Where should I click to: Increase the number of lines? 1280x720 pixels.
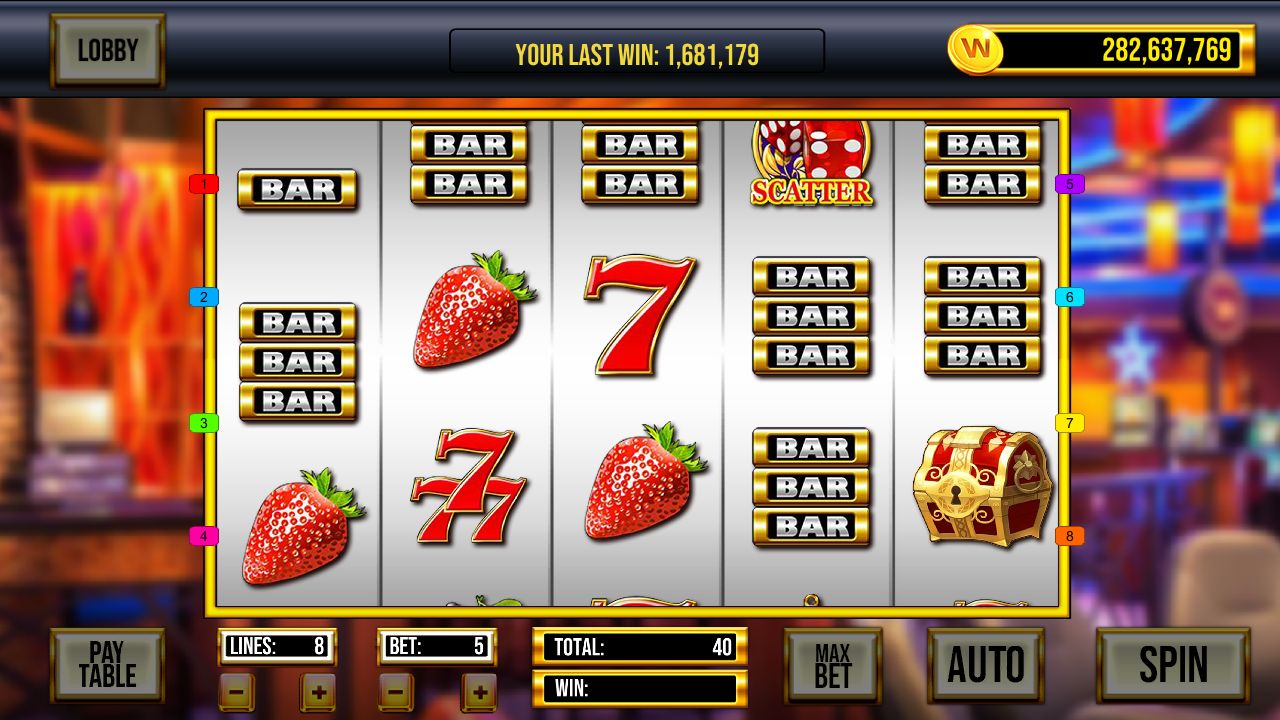(318, 692)
